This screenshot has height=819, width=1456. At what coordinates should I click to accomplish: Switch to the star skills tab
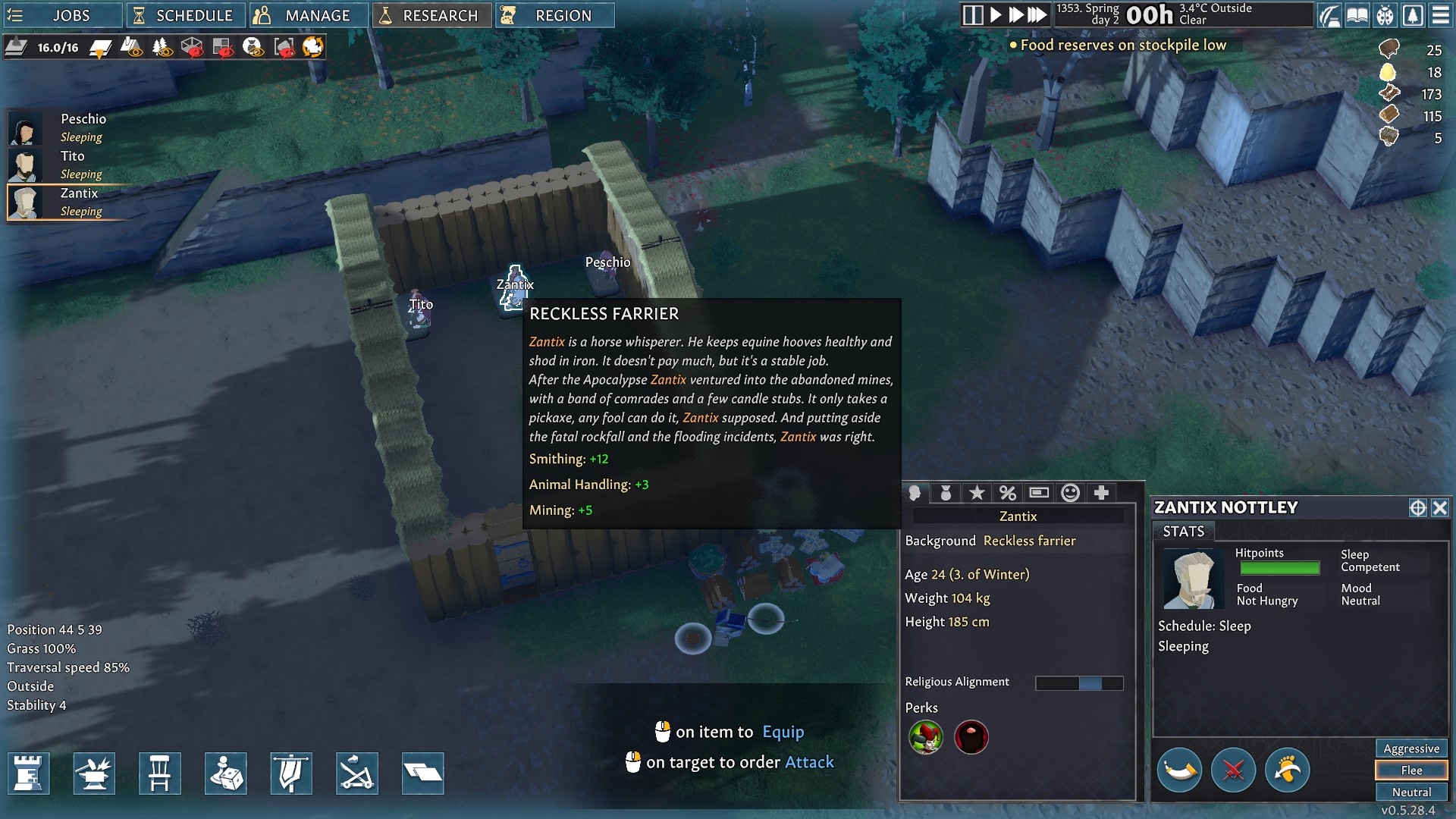(977, 493)
